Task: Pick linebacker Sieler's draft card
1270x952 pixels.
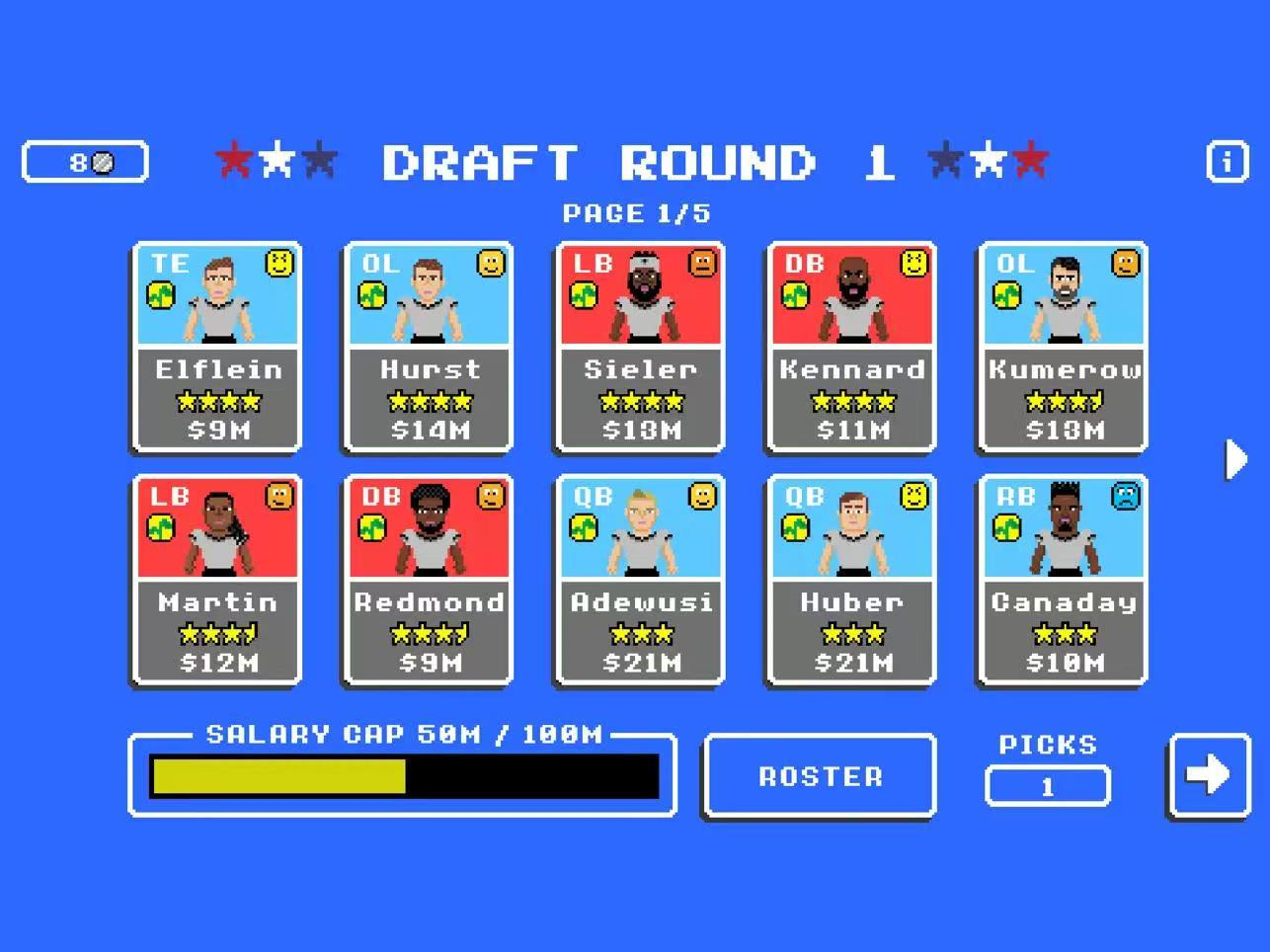Action: click(x=640, y=348)
